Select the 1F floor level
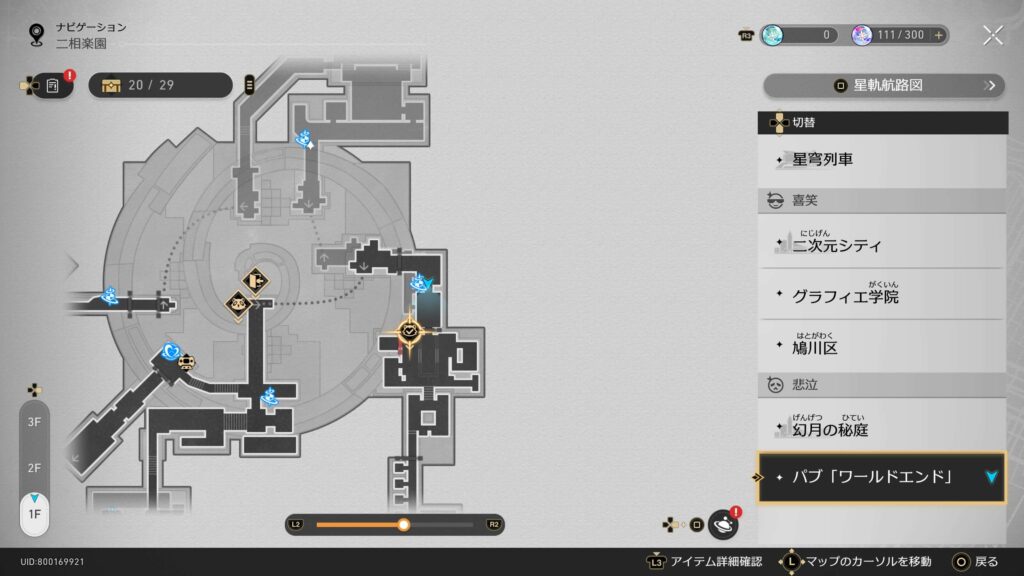This screenshot has width=1024, height=576. tap(34, 512)
